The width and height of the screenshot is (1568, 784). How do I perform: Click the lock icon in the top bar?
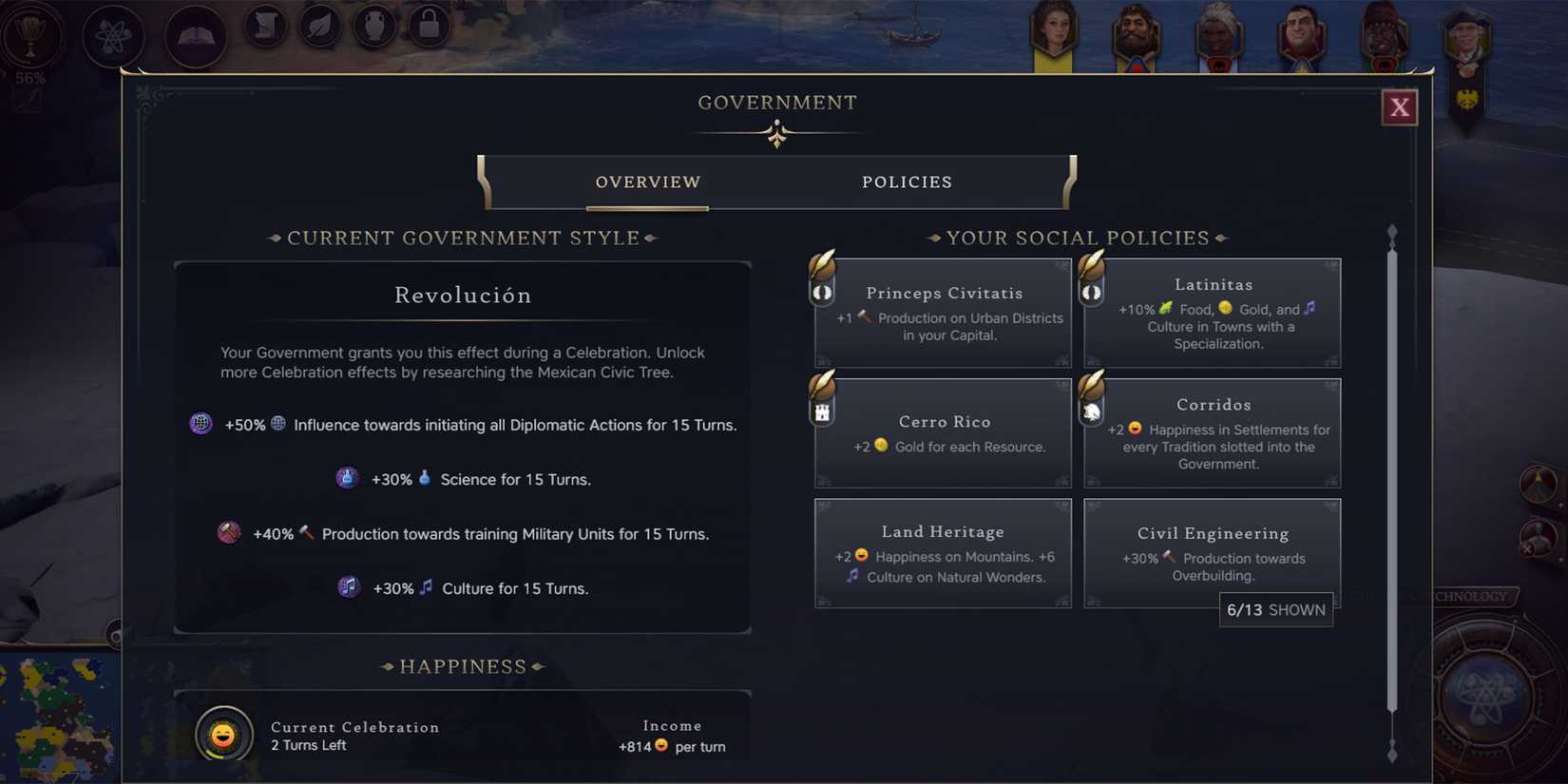427,27
